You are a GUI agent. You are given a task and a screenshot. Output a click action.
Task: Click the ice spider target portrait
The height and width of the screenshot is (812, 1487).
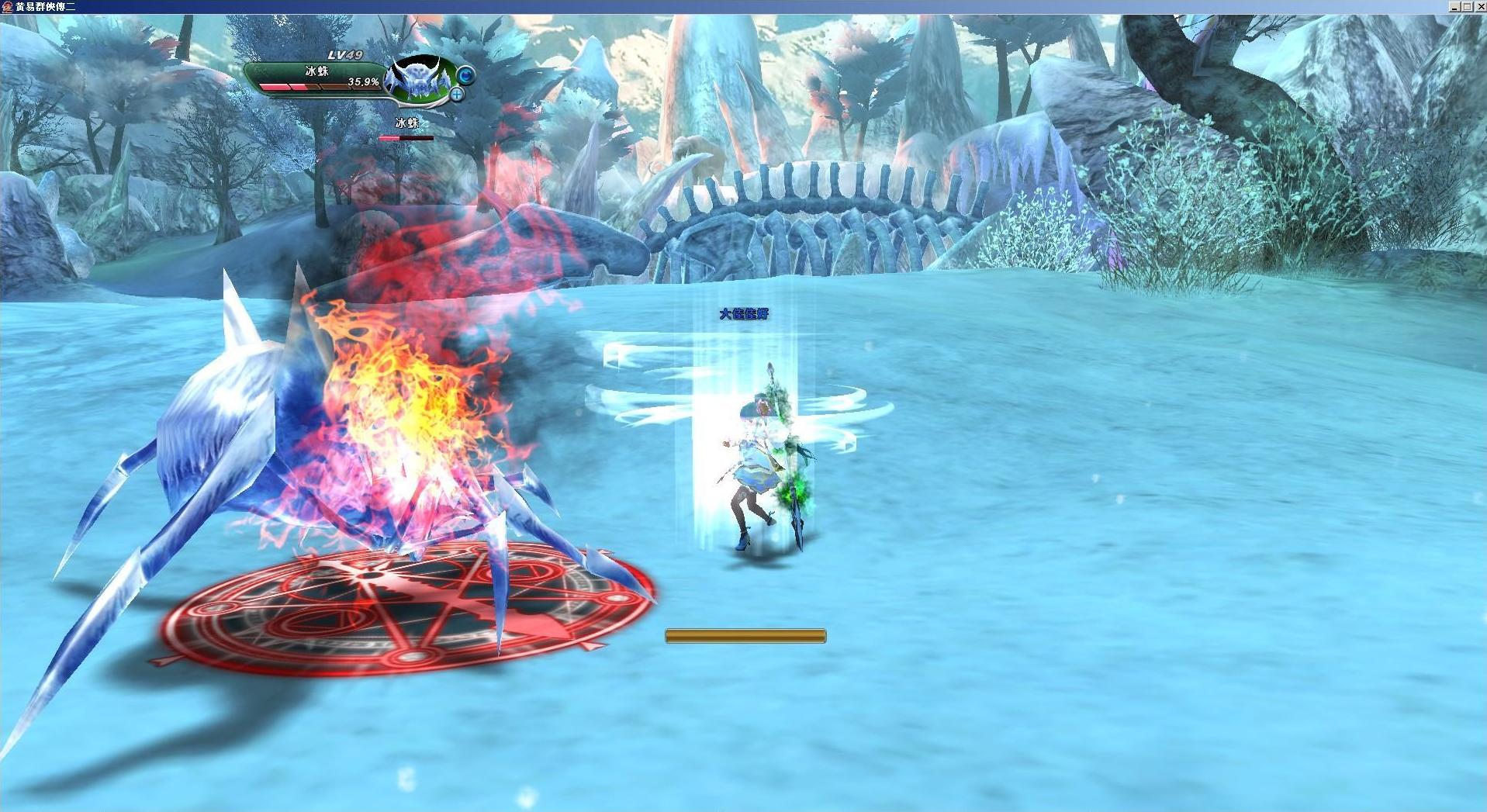tap(419, 80)
